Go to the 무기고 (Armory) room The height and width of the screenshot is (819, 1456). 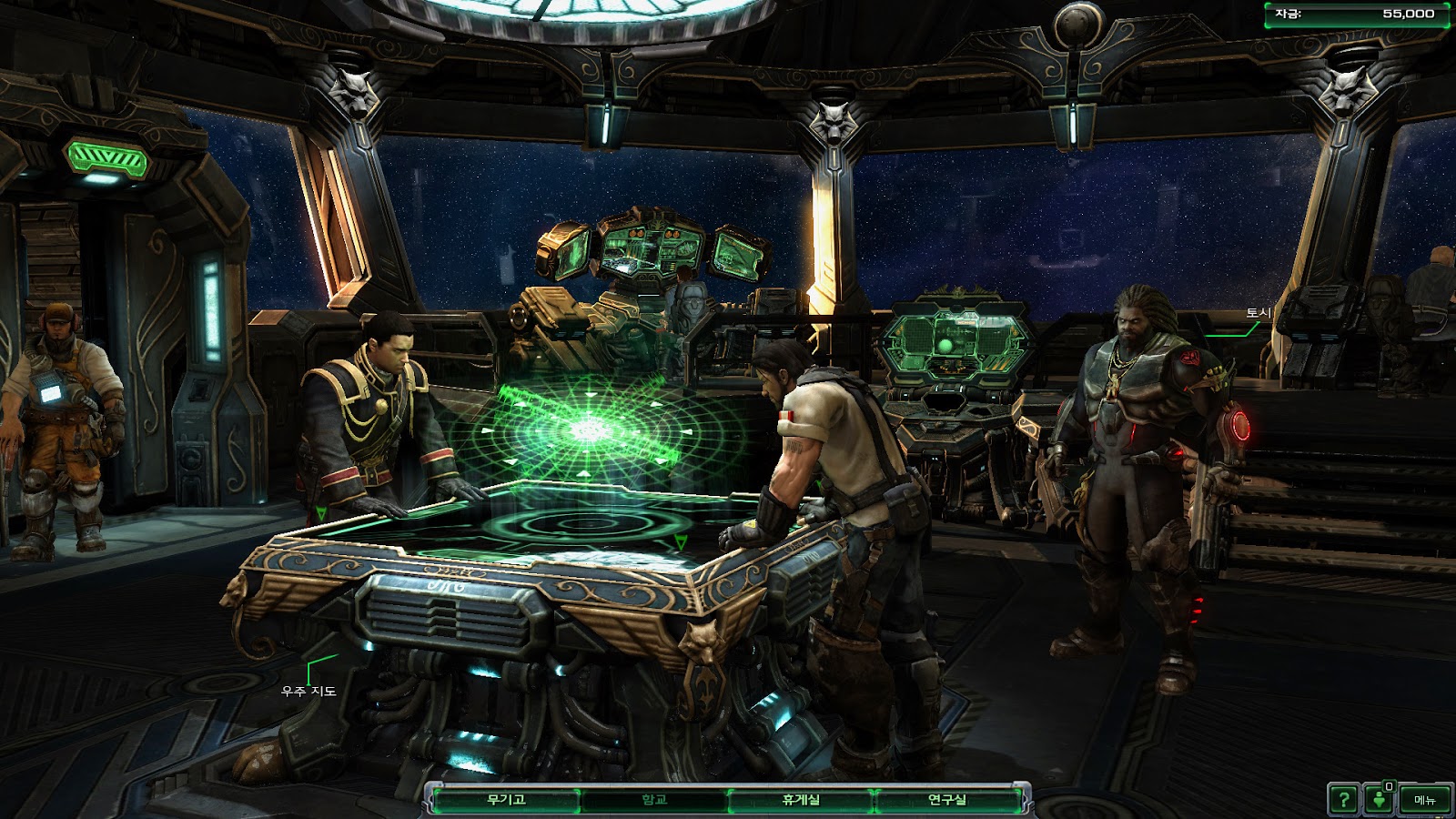pos(506,800)
